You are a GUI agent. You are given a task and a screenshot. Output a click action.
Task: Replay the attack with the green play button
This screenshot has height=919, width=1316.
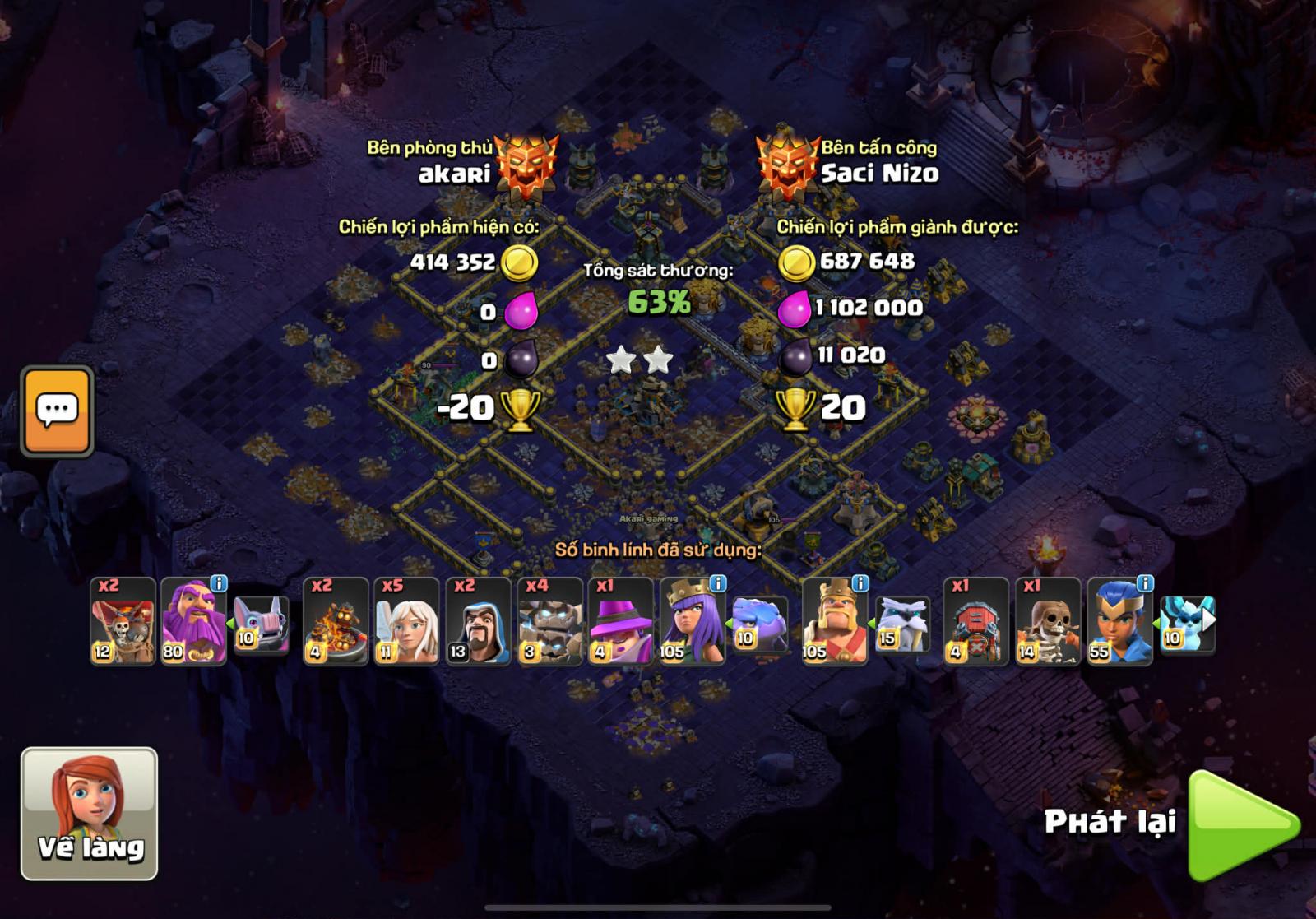pyautogui.click(x=1241, y=825)
